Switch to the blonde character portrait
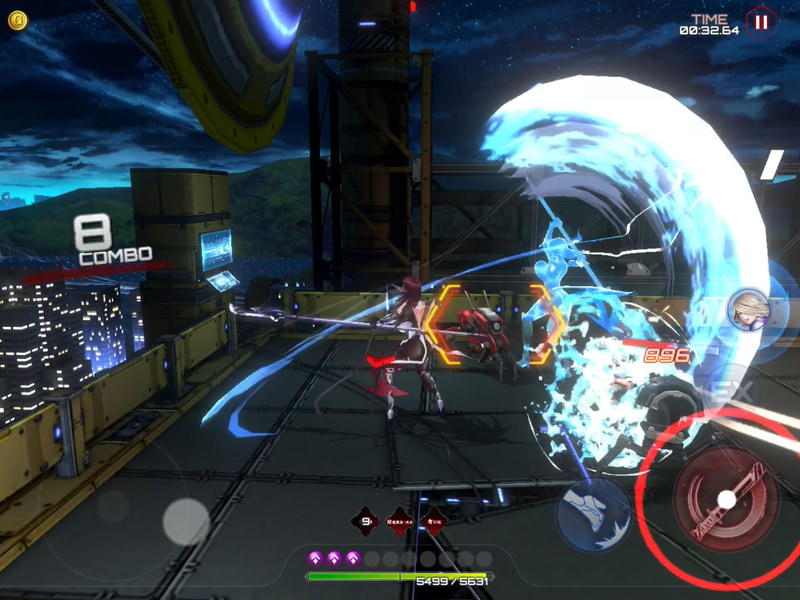The height and width of the screenshot is (600, 800). point(746,309)
